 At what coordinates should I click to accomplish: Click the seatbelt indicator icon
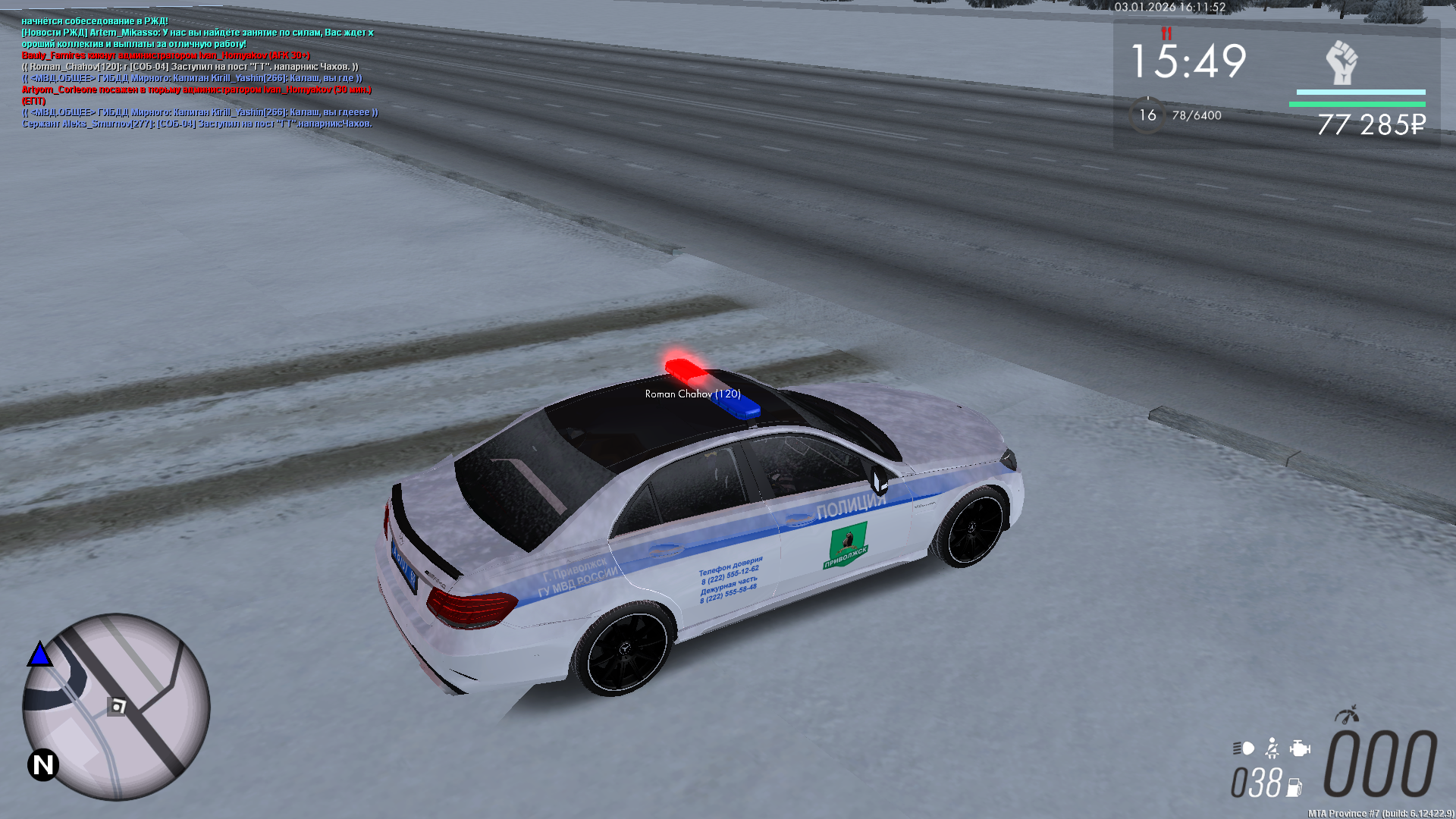[1272, 748]
